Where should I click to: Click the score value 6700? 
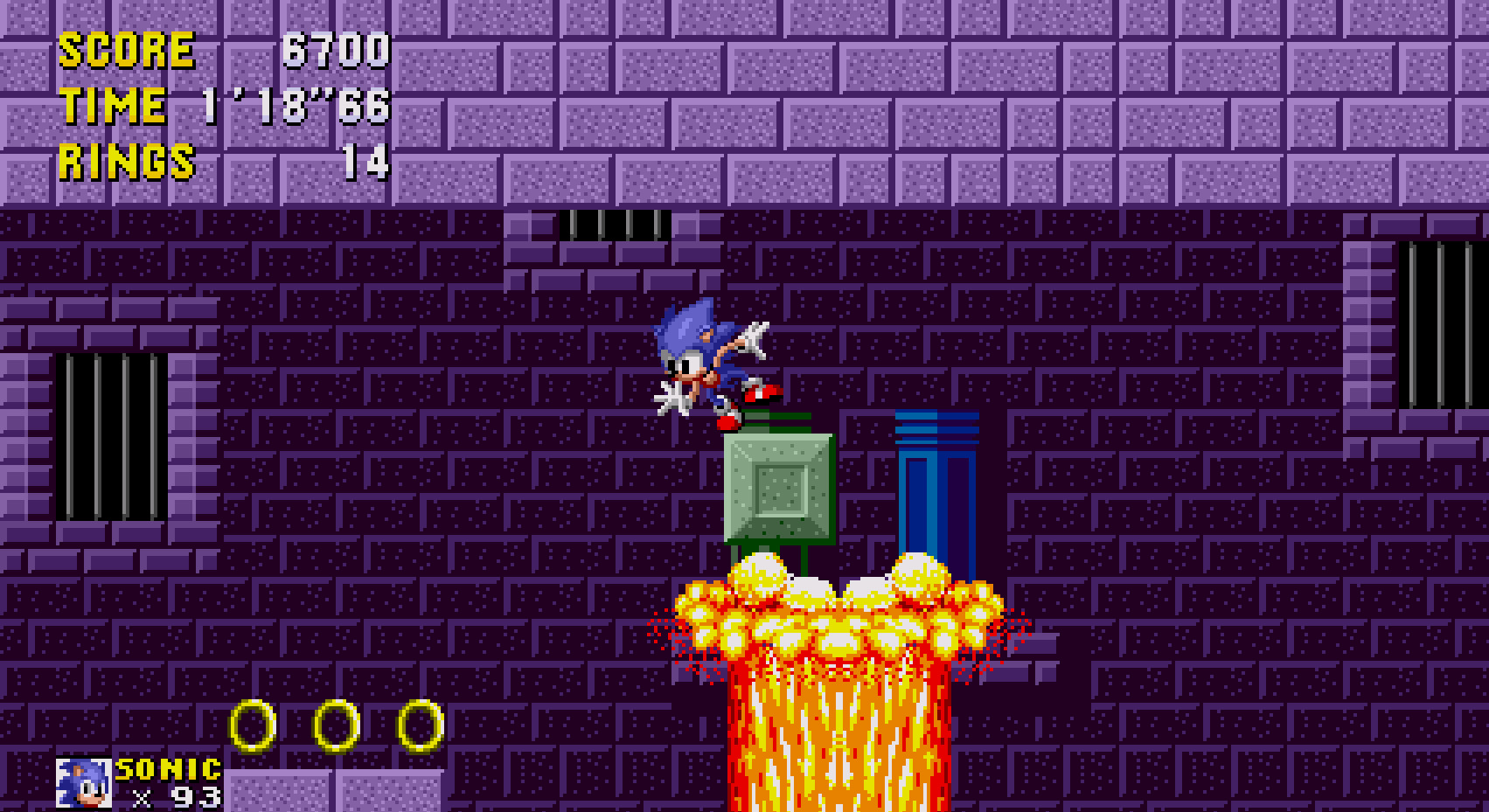(x=337, y=51)
